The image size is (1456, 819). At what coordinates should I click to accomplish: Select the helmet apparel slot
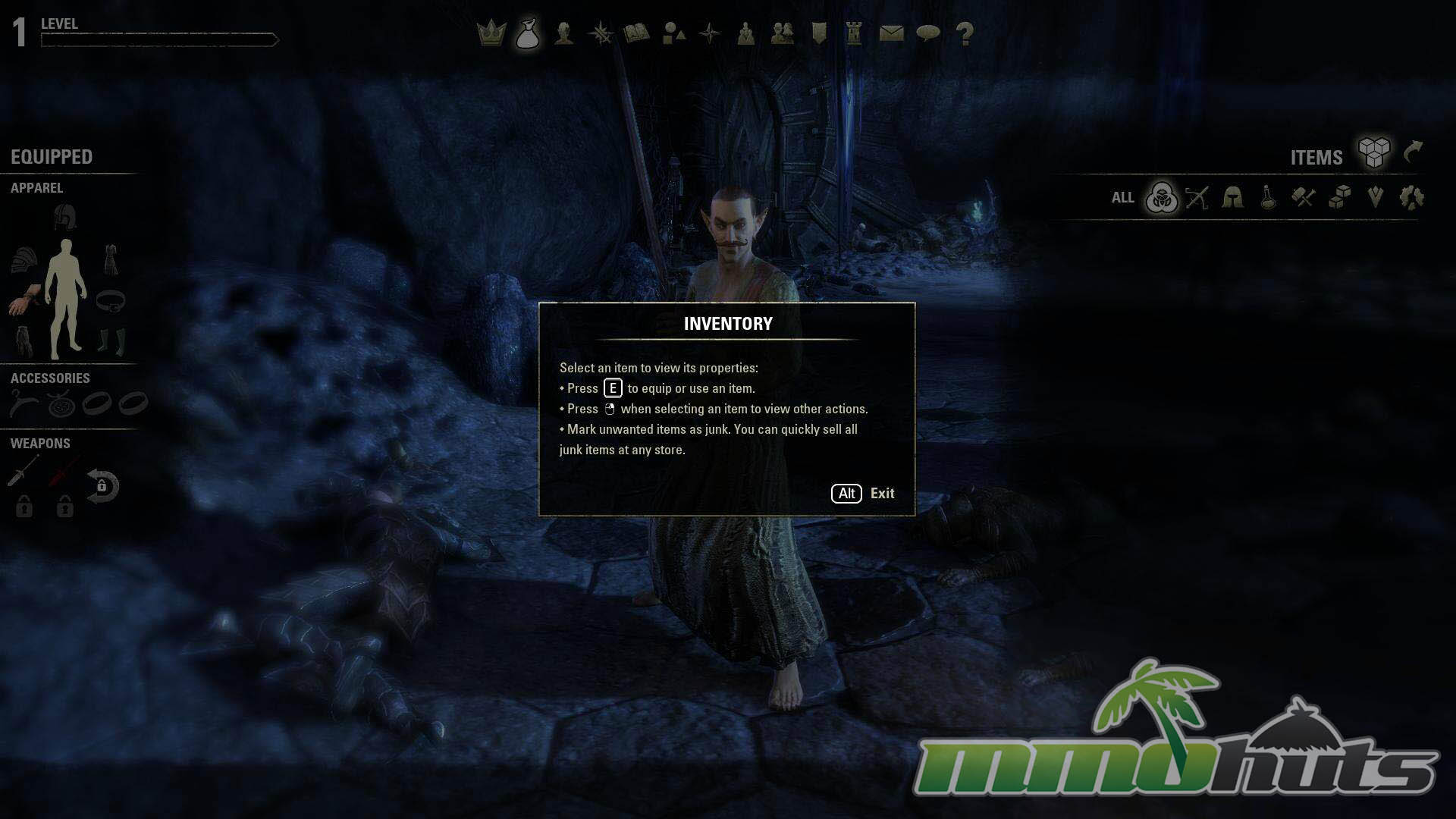65,217
